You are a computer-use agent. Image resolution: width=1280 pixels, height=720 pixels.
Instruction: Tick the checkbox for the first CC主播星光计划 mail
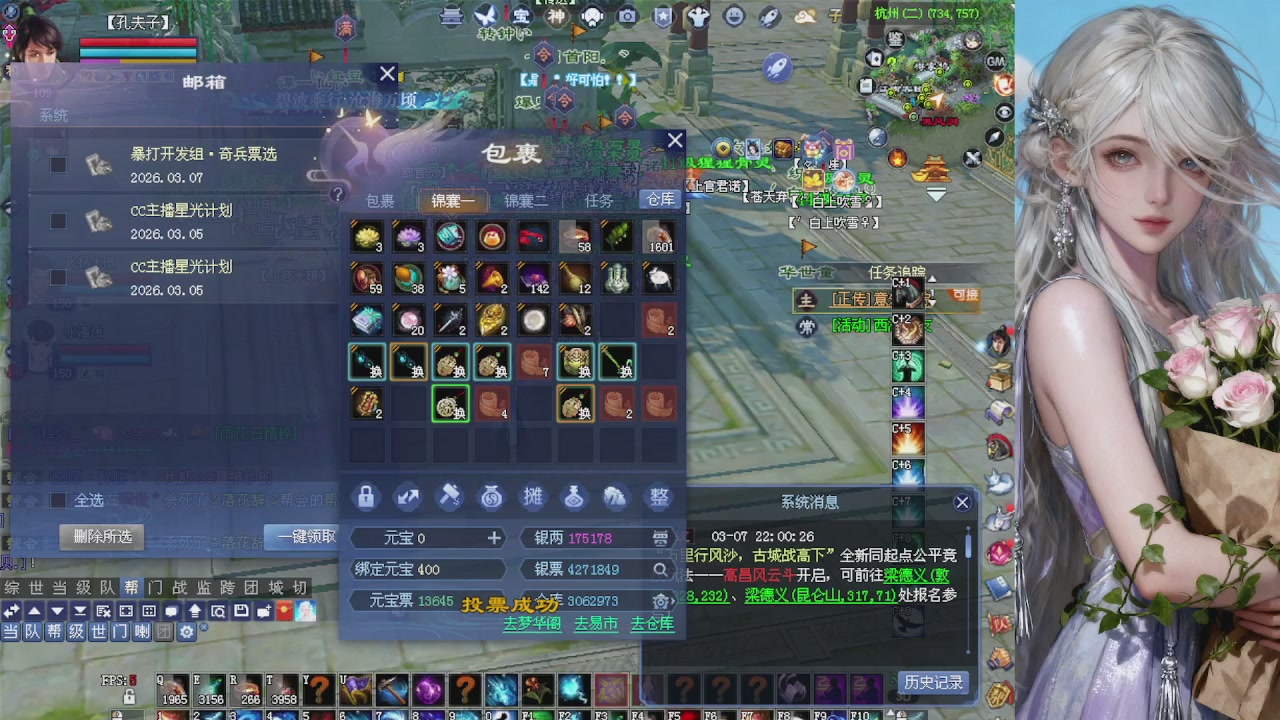pyautogui.click(x=58, y=220)
